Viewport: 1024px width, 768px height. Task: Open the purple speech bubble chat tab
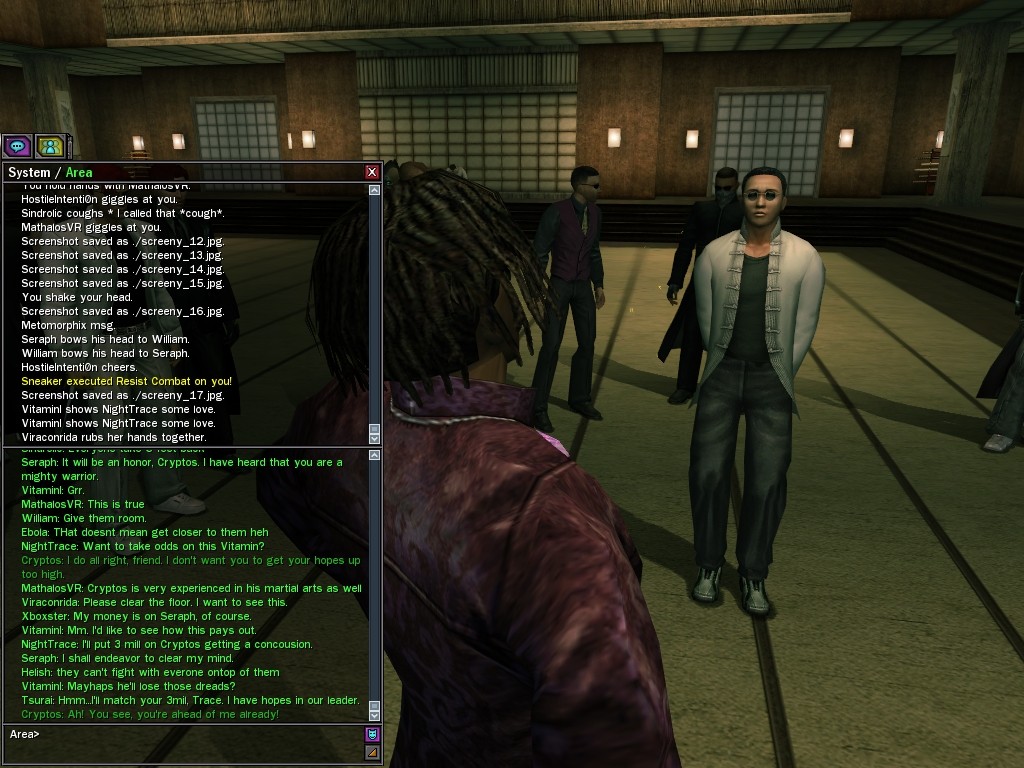click(x=17, y=146)
